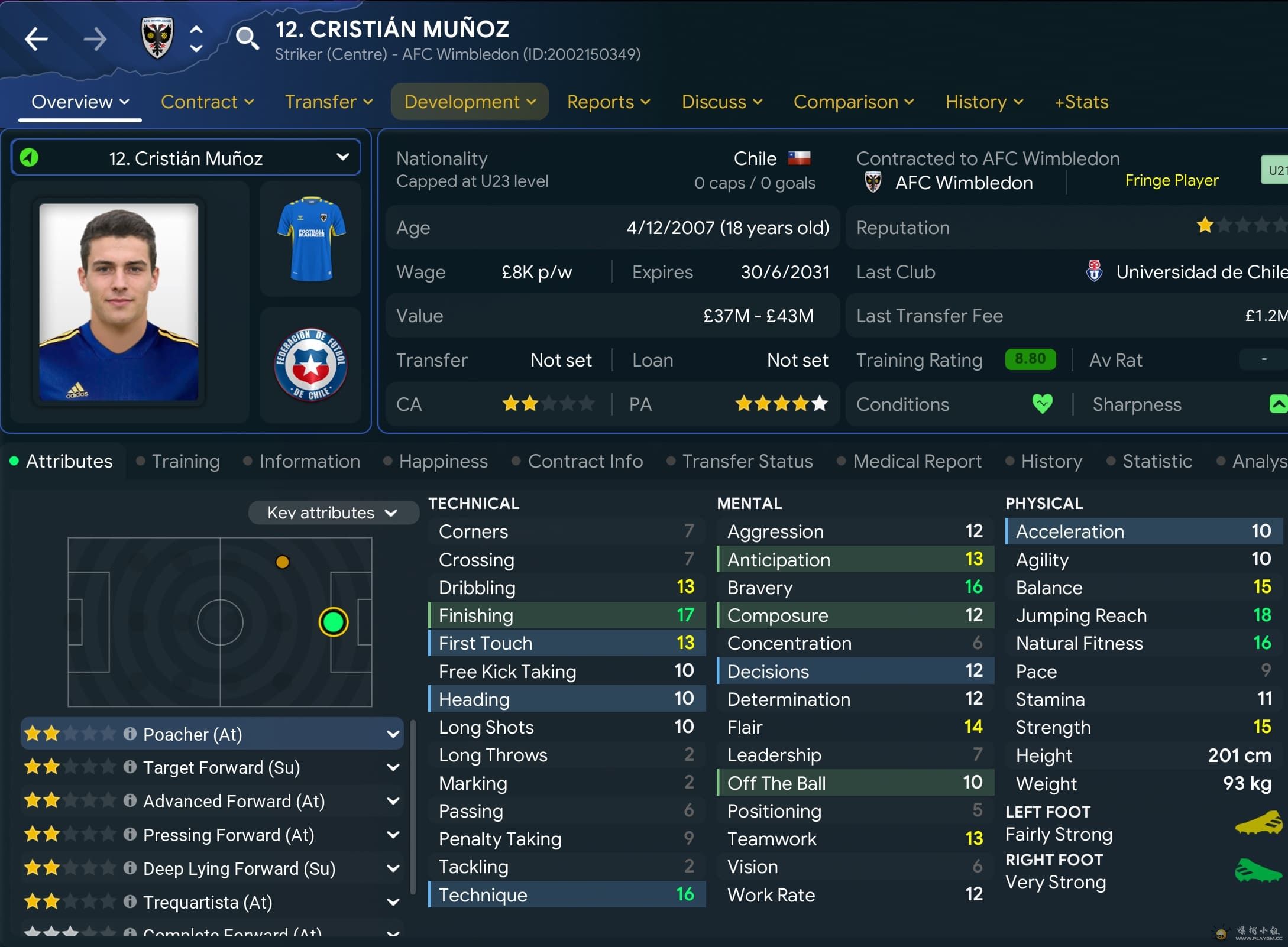
Task: Click the AFC Wimbledon club link
Action: [x=963, y=183]
